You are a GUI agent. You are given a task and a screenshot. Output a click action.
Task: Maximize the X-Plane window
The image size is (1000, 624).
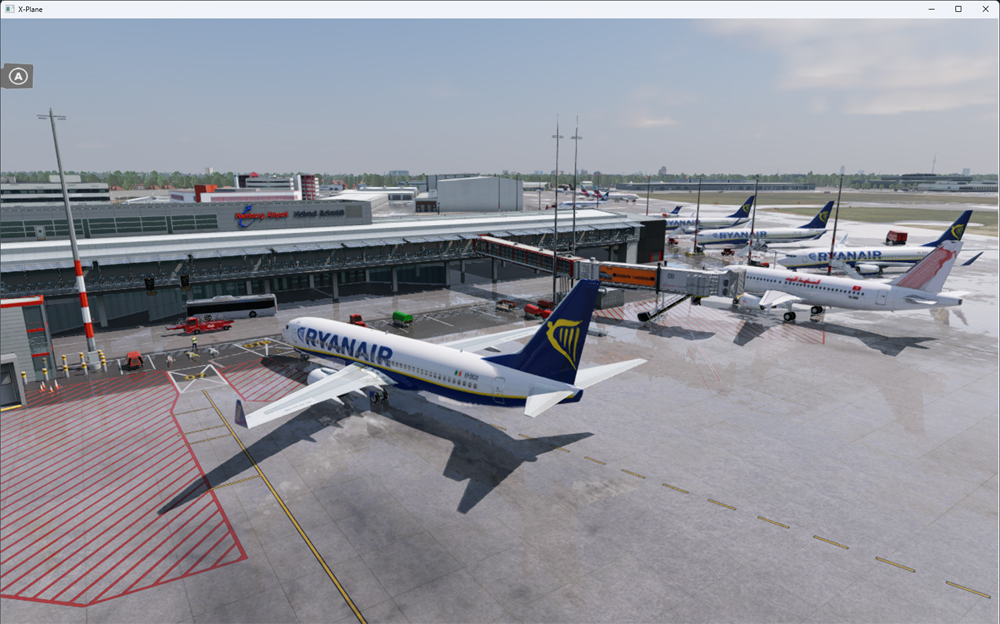click(x=958, y=9)
